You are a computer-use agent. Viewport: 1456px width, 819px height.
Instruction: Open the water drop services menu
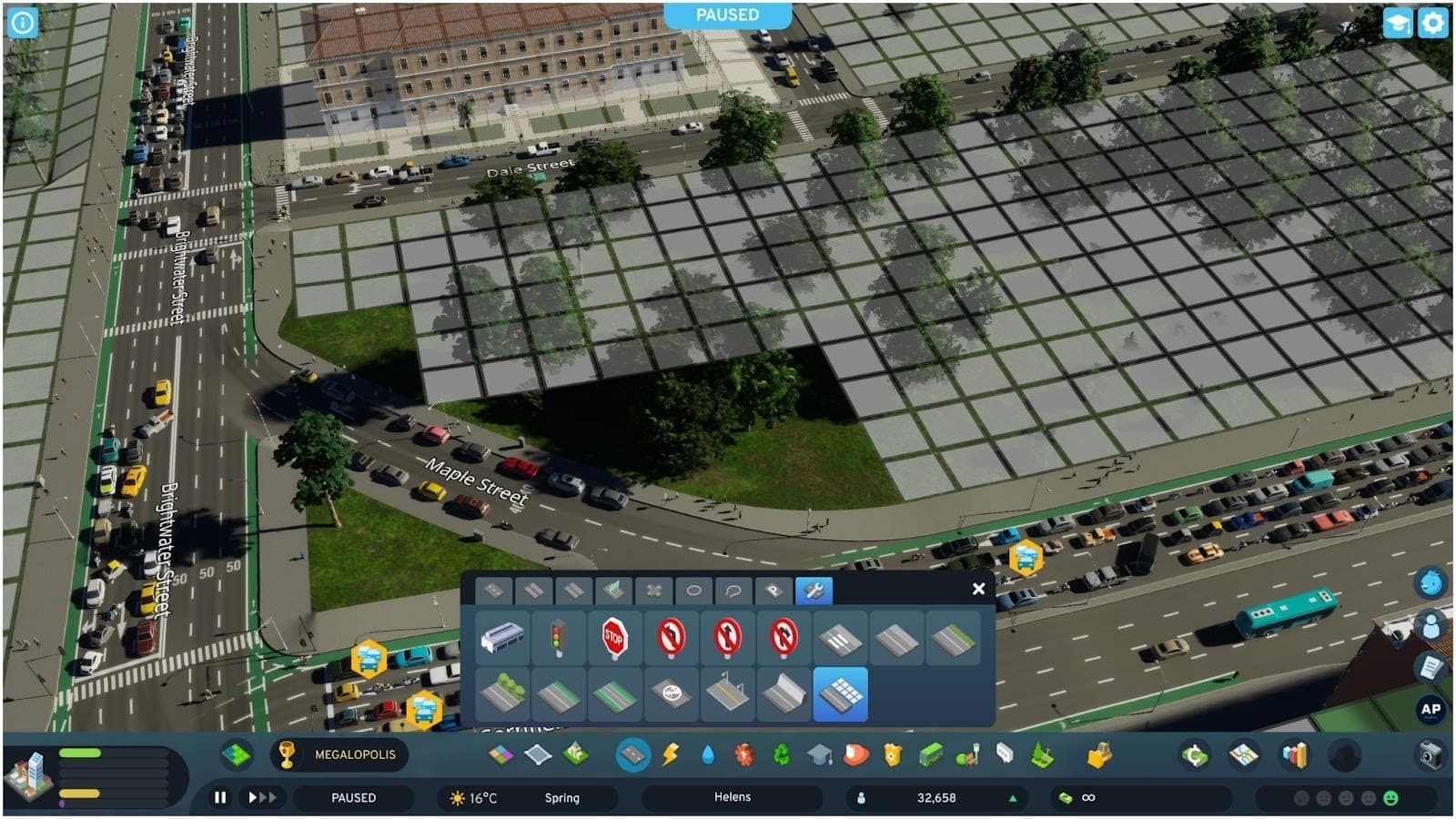click(708, 754)
